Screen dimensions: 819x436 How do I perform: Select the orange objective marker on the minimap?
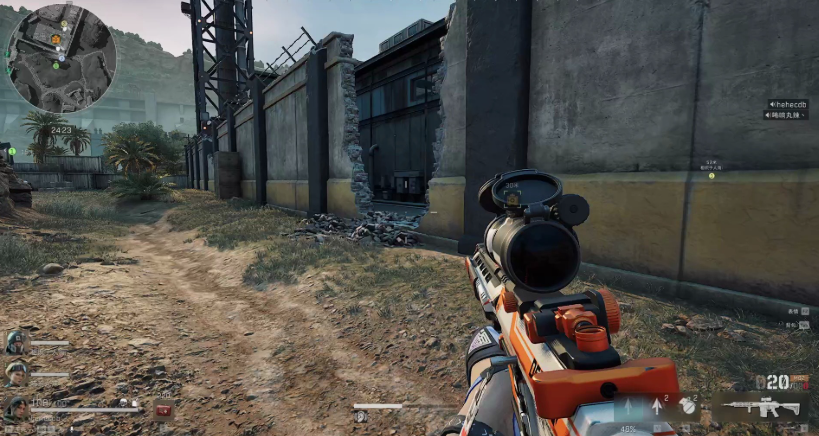tap(56, 39)
